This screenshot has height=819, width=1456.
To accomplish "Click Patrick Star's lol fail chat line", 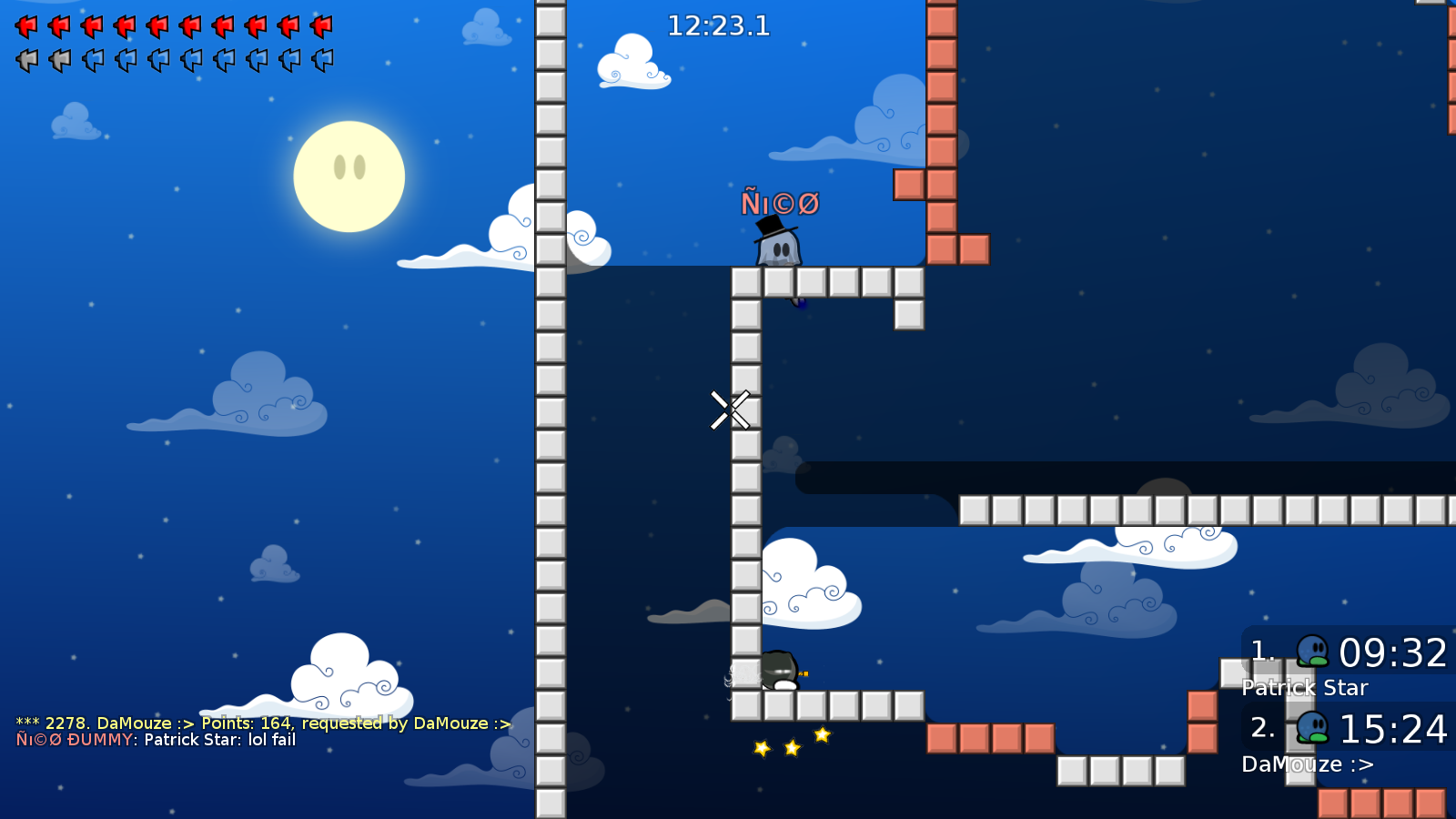I will (x=155, y=741).
